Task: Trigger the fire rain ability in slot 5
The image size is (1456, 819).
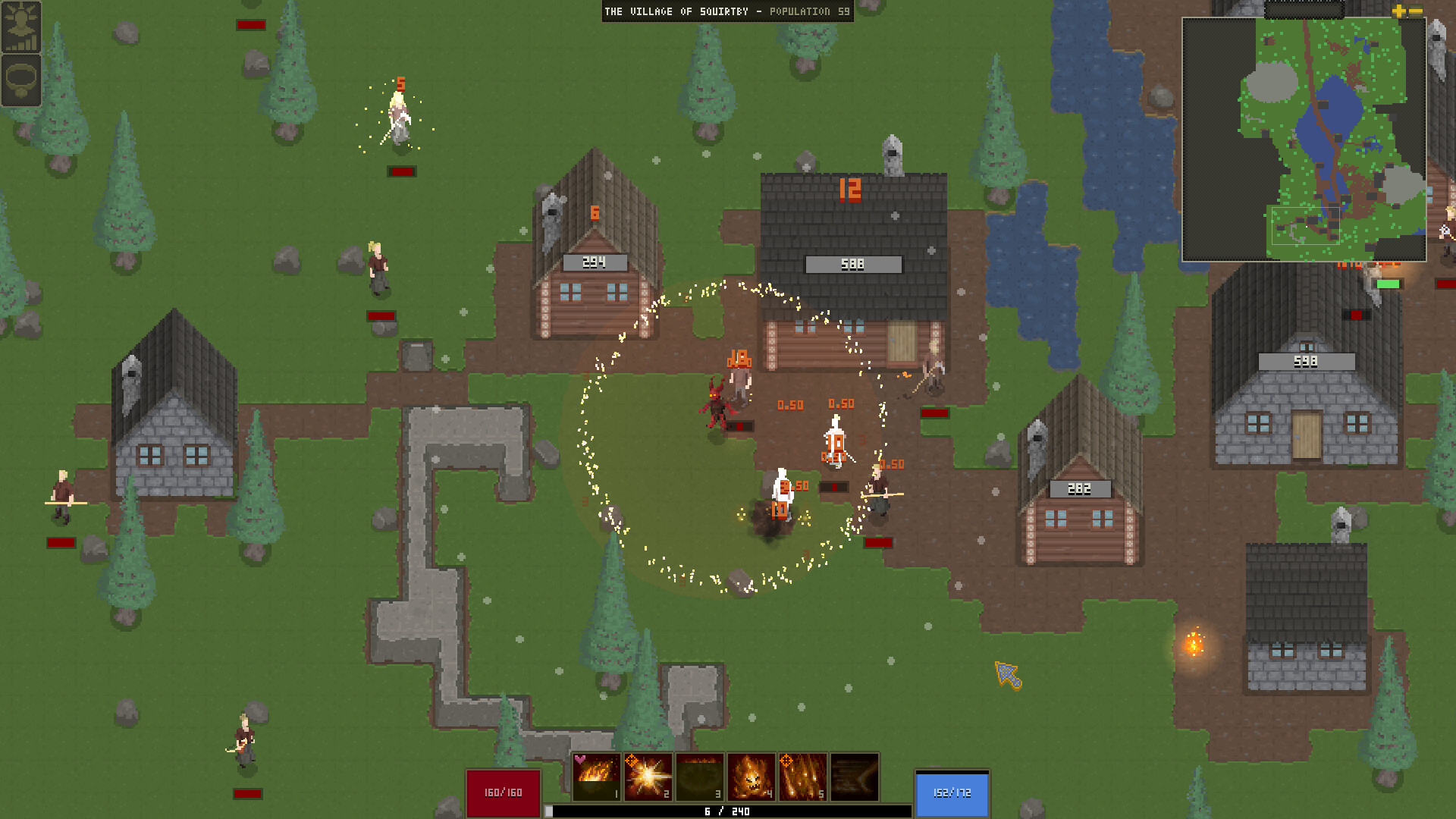Action: click(802, 777)
